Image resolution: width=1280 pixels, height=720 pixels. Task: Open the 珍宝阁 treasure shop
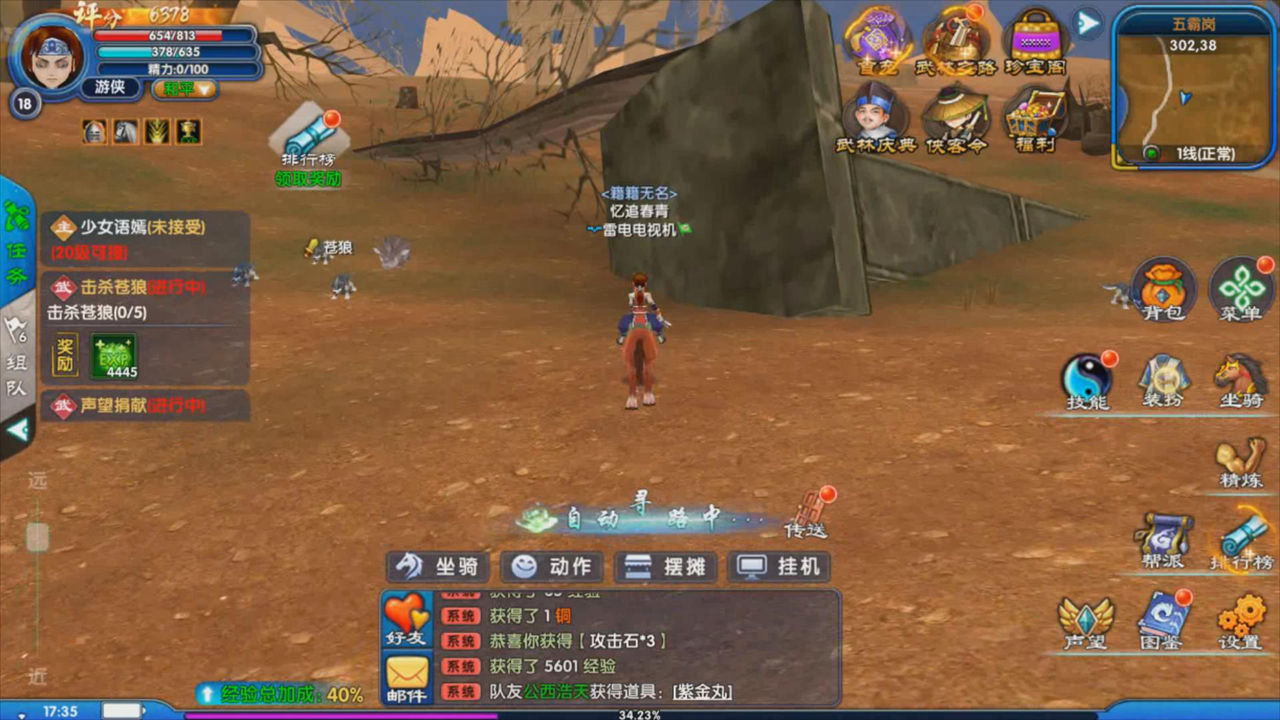pyautogui.click(x=1035, y=42)
